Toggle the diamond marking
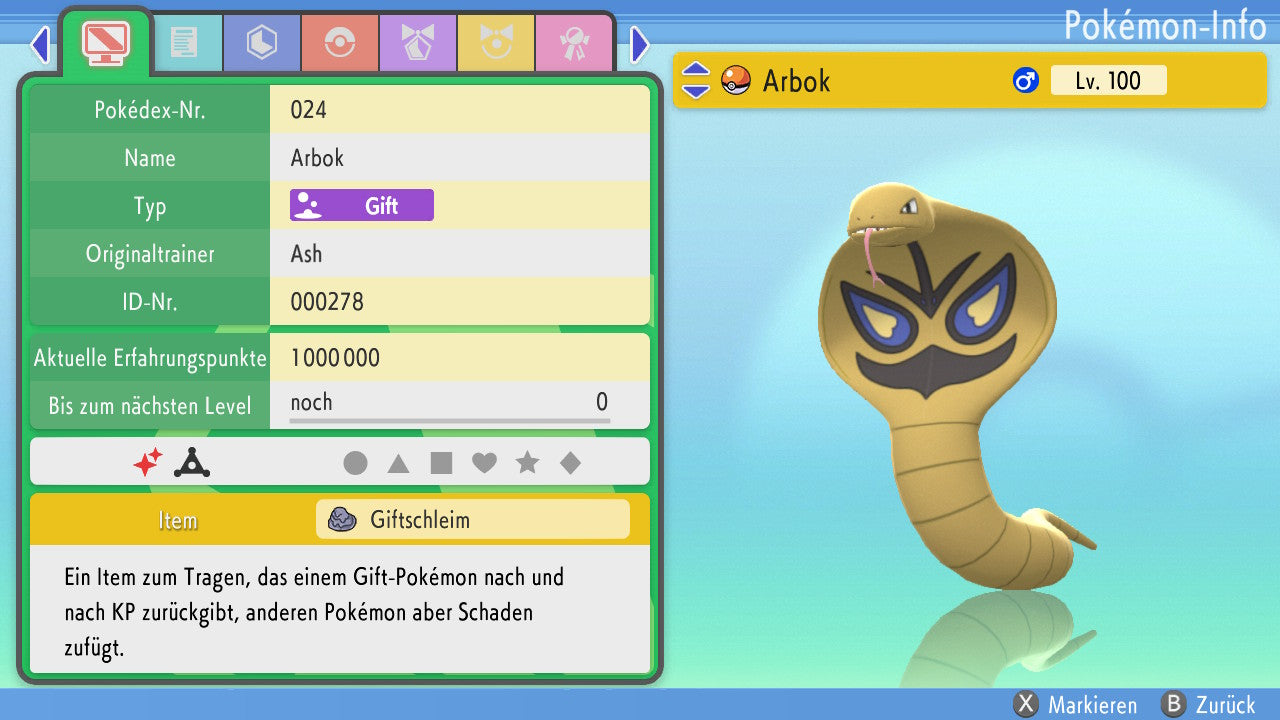This screenshot has width=1280, height=720. [x=570, y=463]
